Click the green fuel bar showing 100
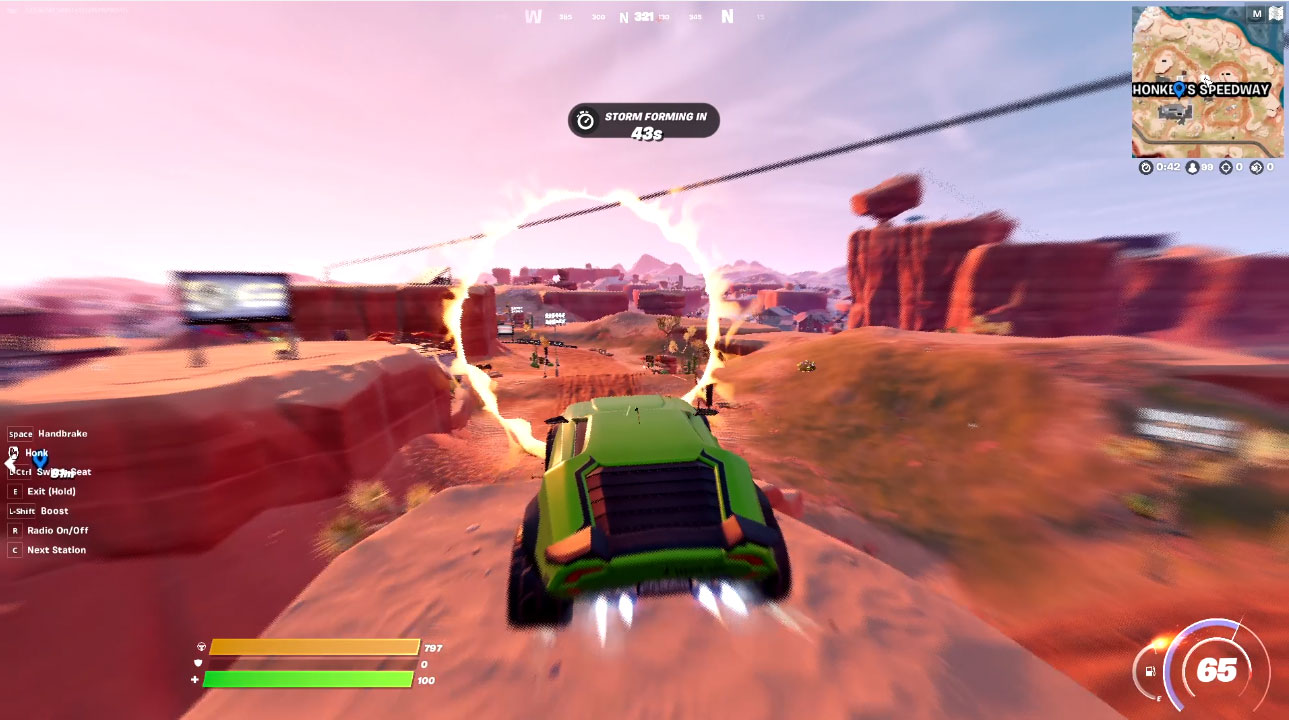Image resolution: width=1289 pixels, height=720 pixels. 307,677
